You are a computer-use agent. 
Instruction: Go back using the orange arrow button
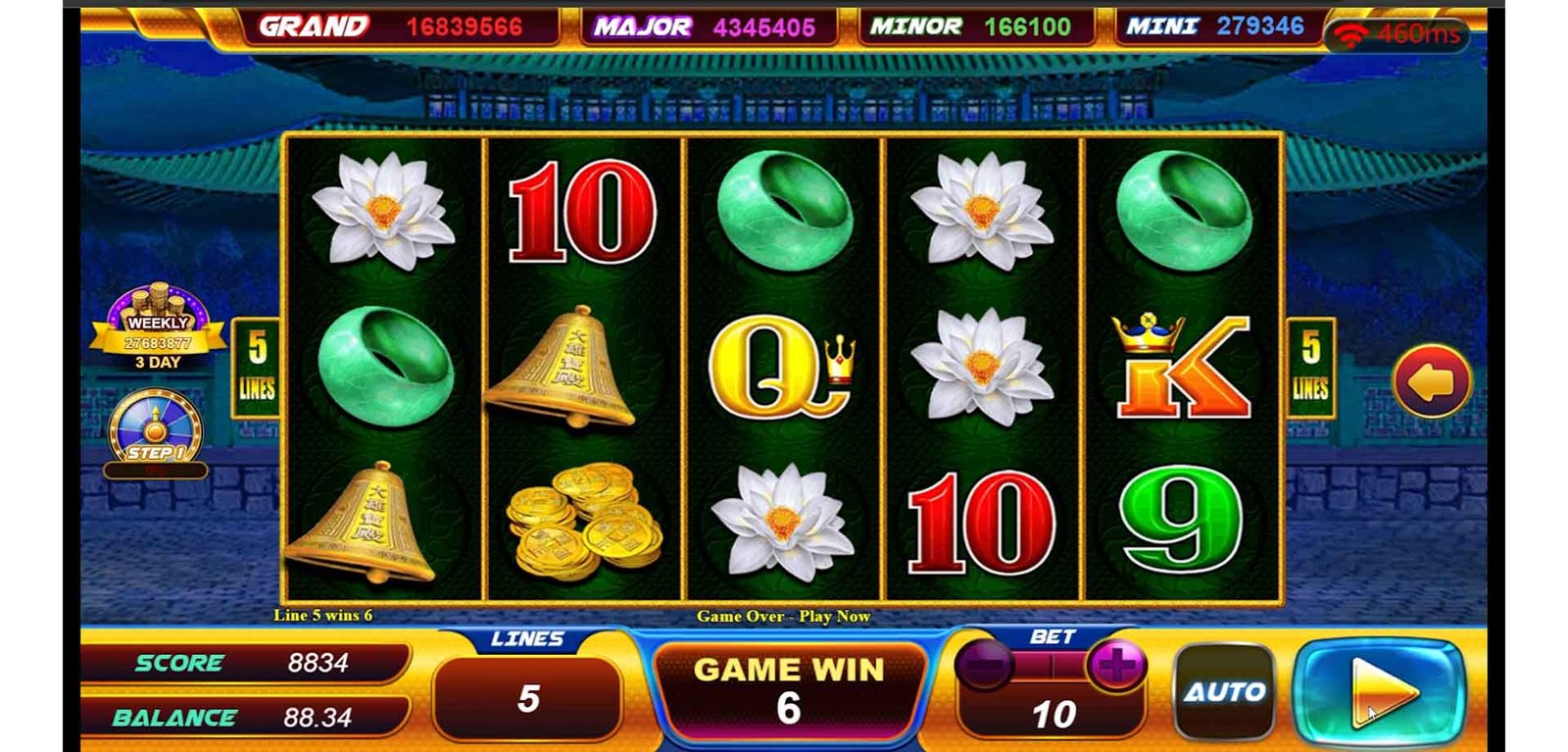(1431, 381)
